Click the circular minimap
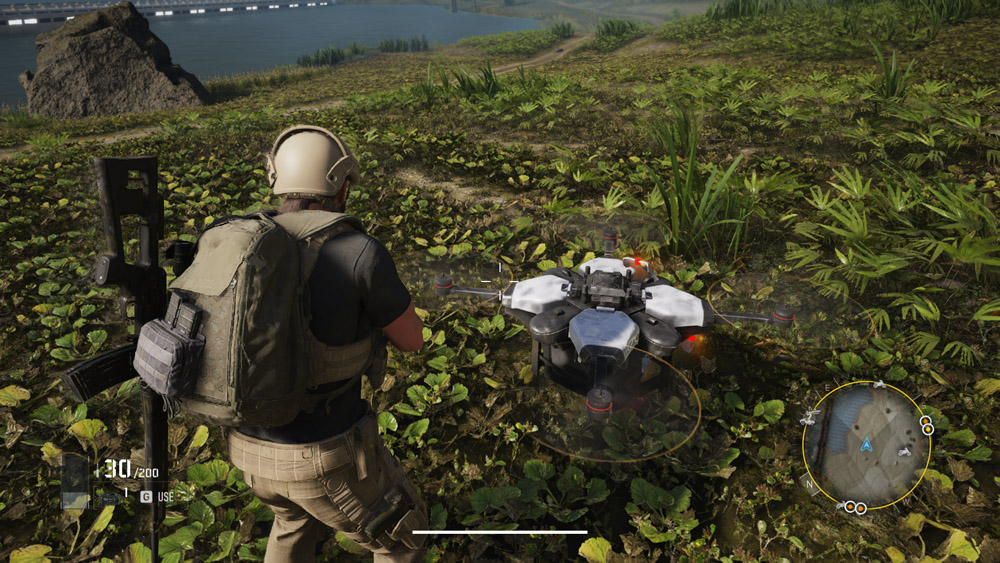This screenshot has width=1000, height=563. tap(866, 443)
